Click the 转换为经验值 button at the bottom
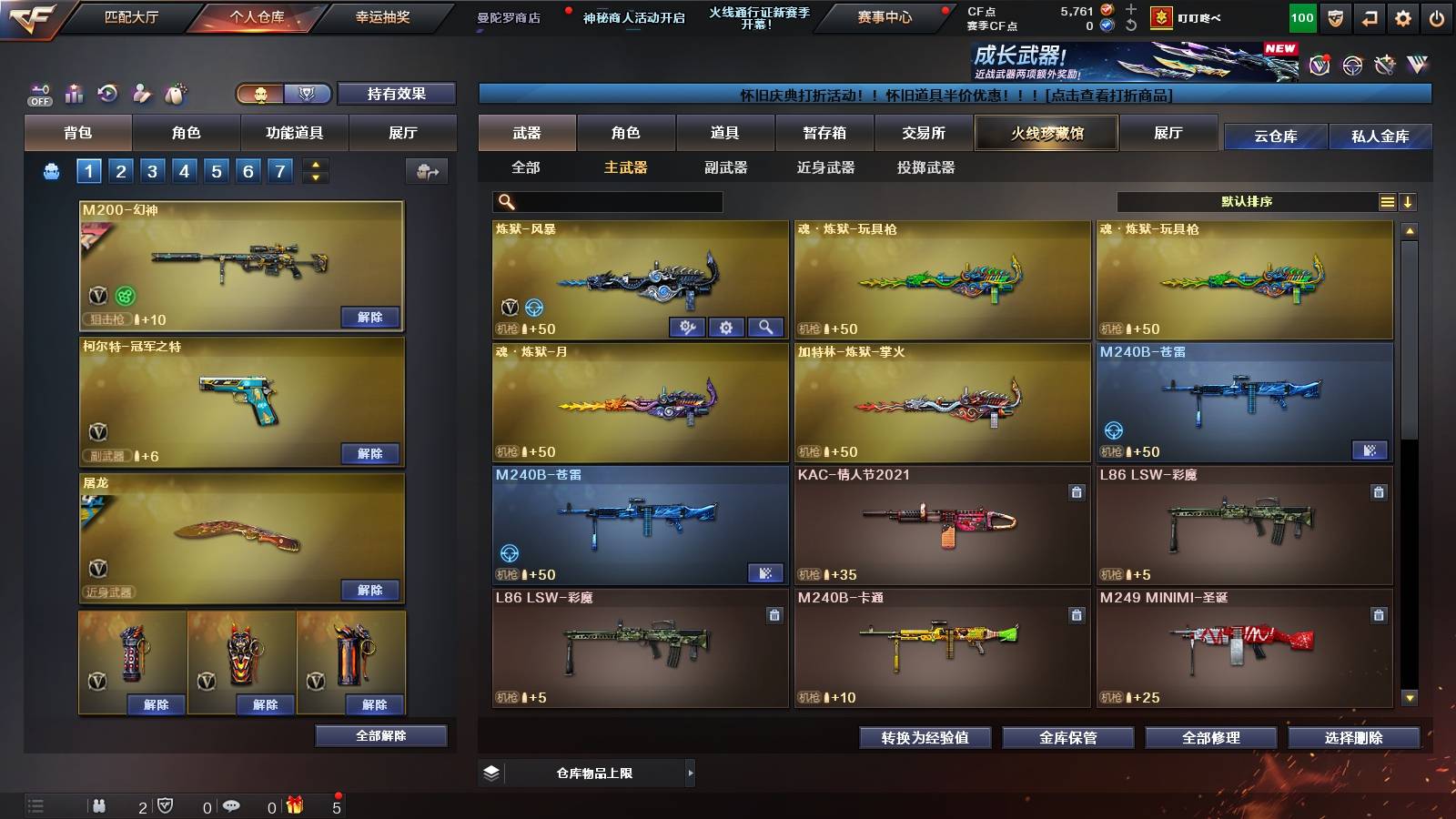Screen dimensions: 1456x819 coord(925,738)
